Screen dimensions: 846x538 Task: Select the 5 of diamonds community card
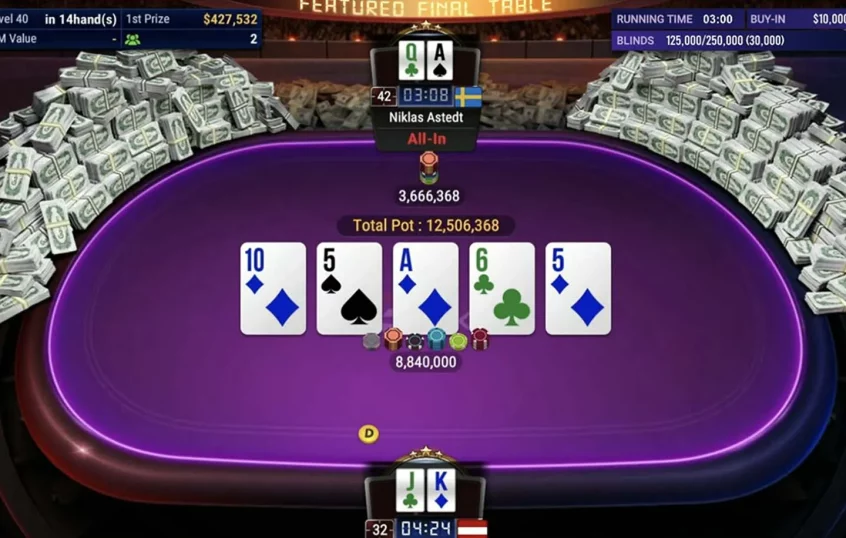tap(578, 288)
